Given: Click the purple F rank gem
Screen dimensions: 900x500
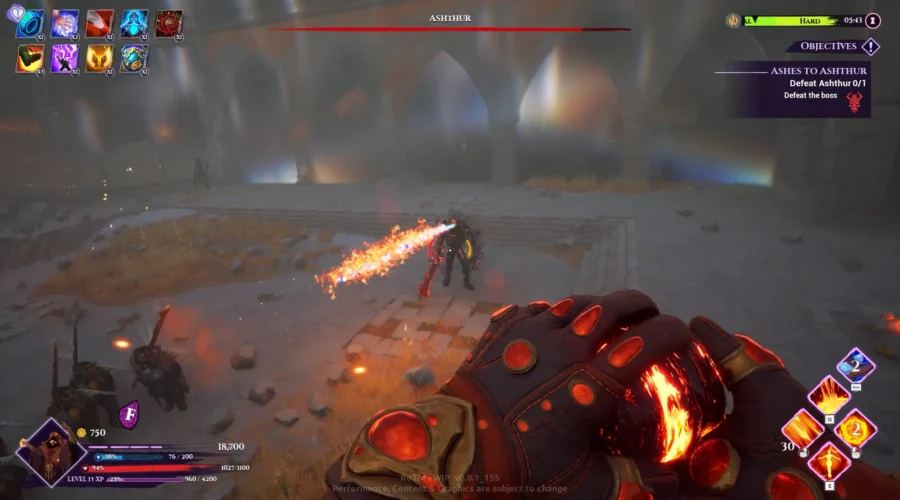Looking at the screenshot, I should (128, 414).
